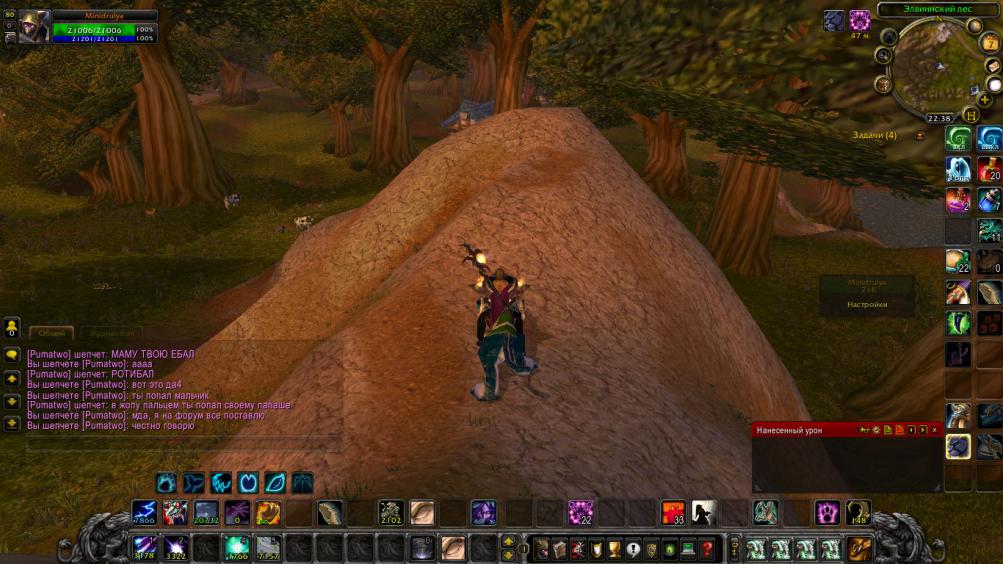Use the red ability with count 33
Viewport: 1003px width, 564px height.
point(673,513)
